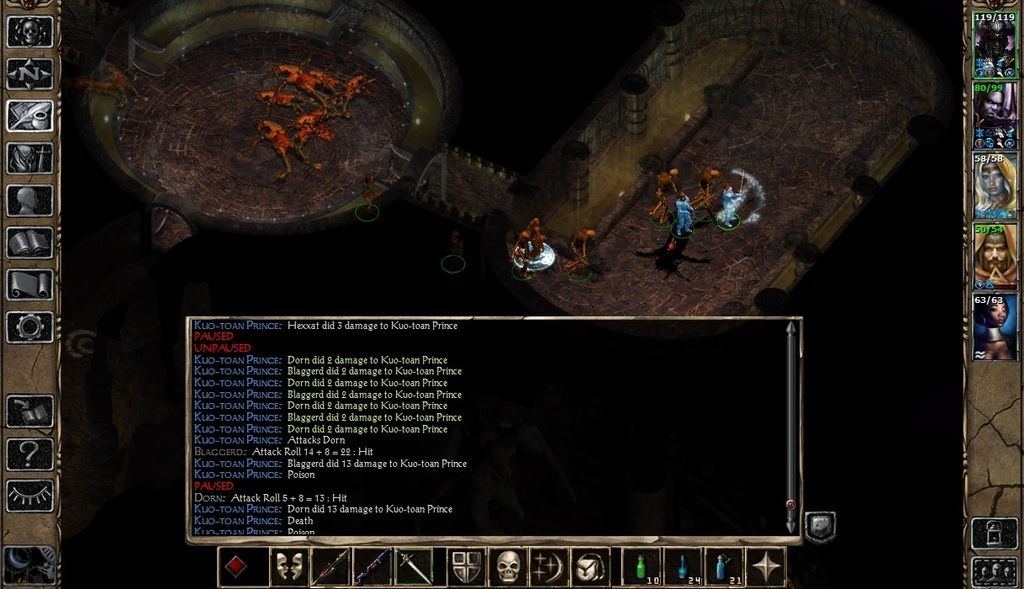The width and height of the screenshot is (1024, 589).
Task: Select the top party portrait with 119/119 HP
Action: pos(994,46)
